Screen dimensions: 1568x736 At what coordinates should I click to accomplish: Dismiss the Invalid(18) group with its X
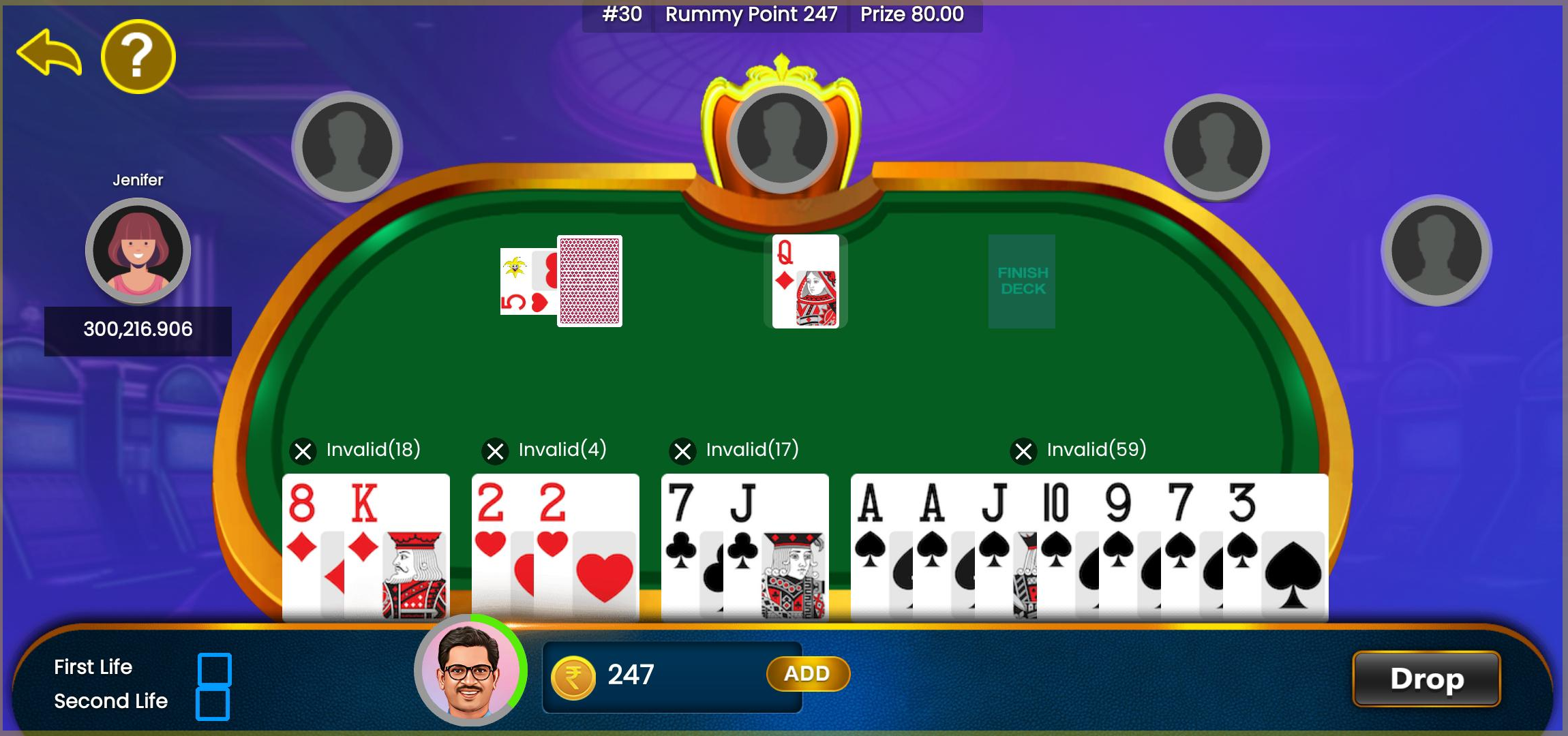pyautogui.click(x=303, y=450)
